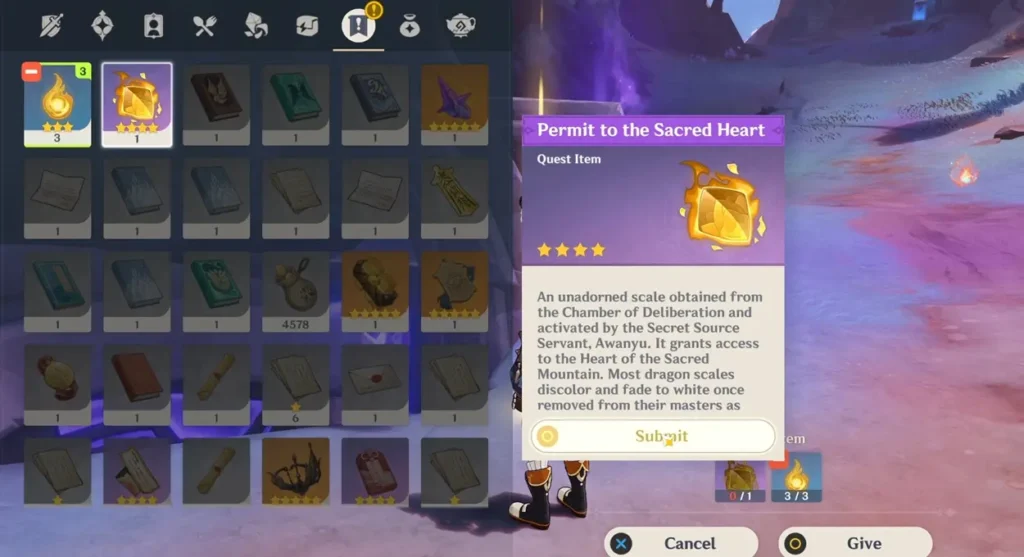The width and height of the screenshot is (1024, 557).
Task: Click the submitted flame slot showing 3/3
Action: point(797,477)
